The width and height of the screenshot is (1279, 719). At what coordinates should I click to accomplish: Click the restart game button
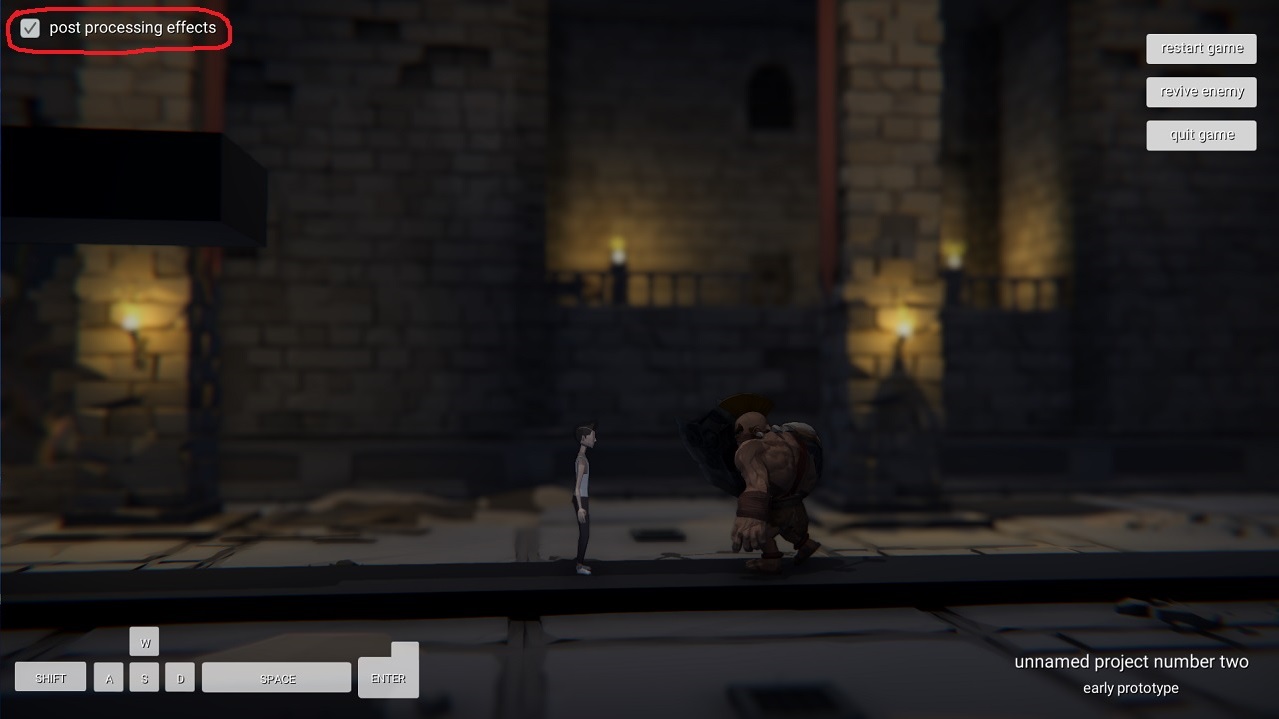pos(1201,48)
